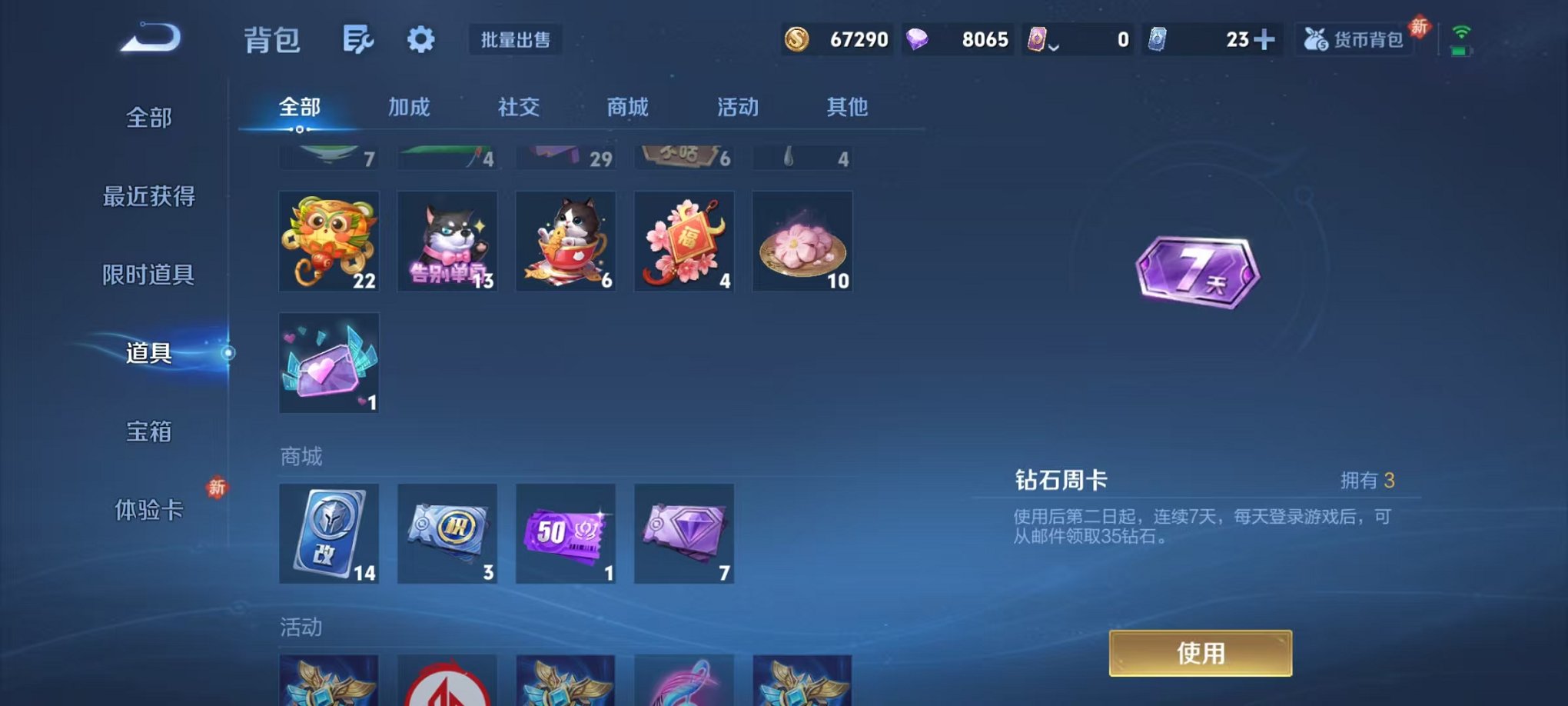Open the 货币背包 currency bag
Image resolution: width=1568 pixels, height=706 pixels.
(x=1354, y=39)
